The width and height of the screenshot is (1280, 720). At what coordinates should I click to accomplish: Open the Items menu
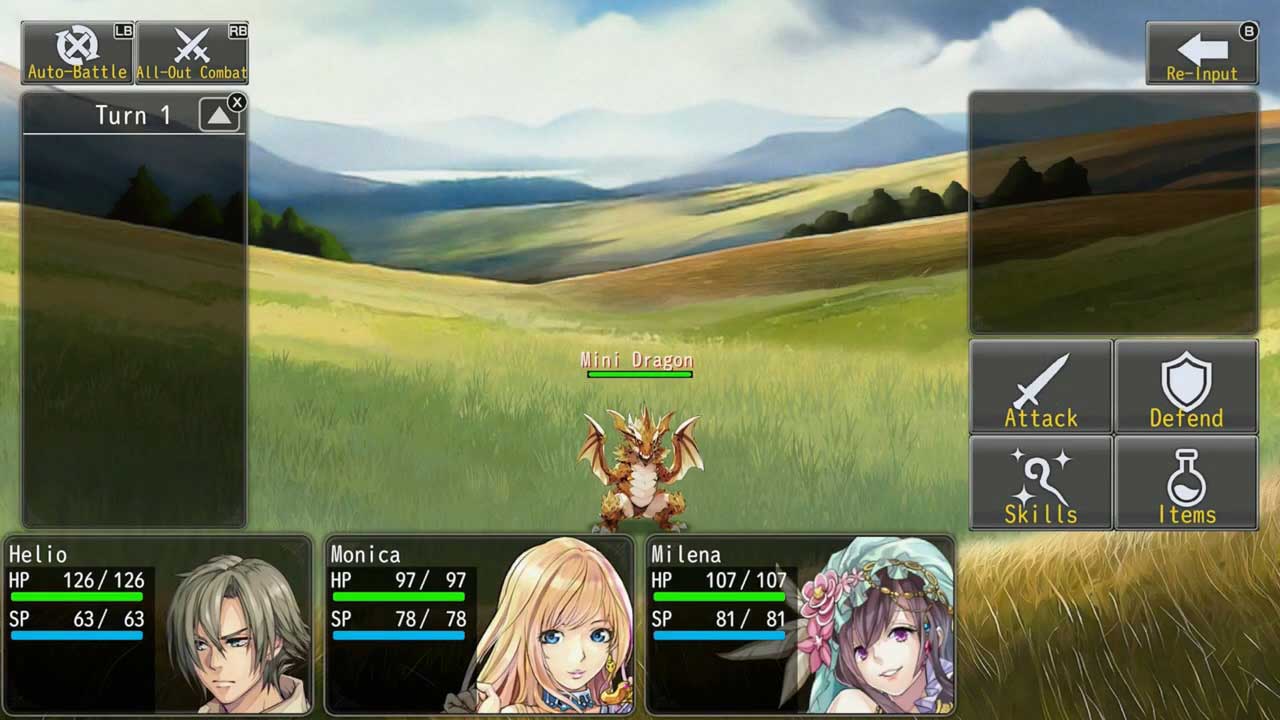click(x=1186, y=483)
